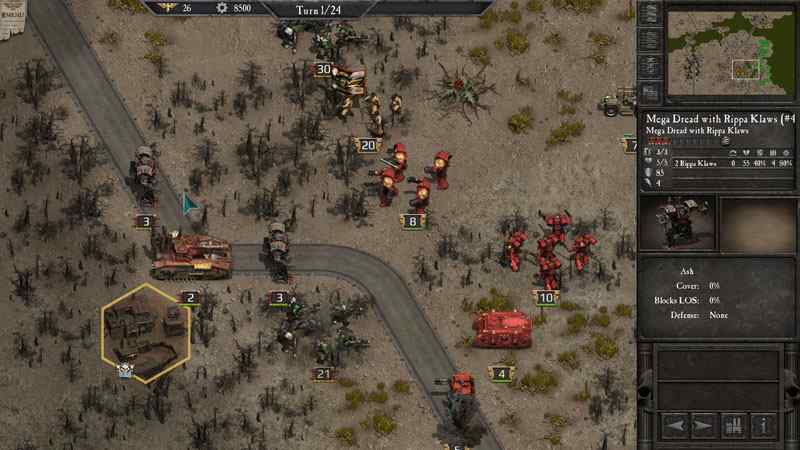This screenshot has height=450, width=800.
Task: Select the previous unit arrow button
Action: pos(675,426)
